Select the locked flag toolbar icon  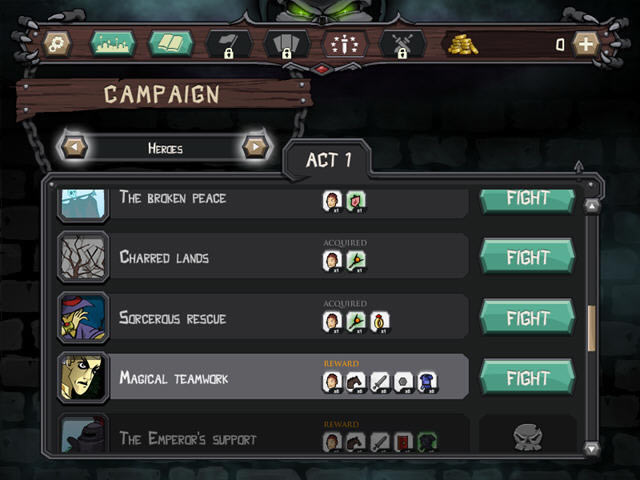(x=228, y=45)
